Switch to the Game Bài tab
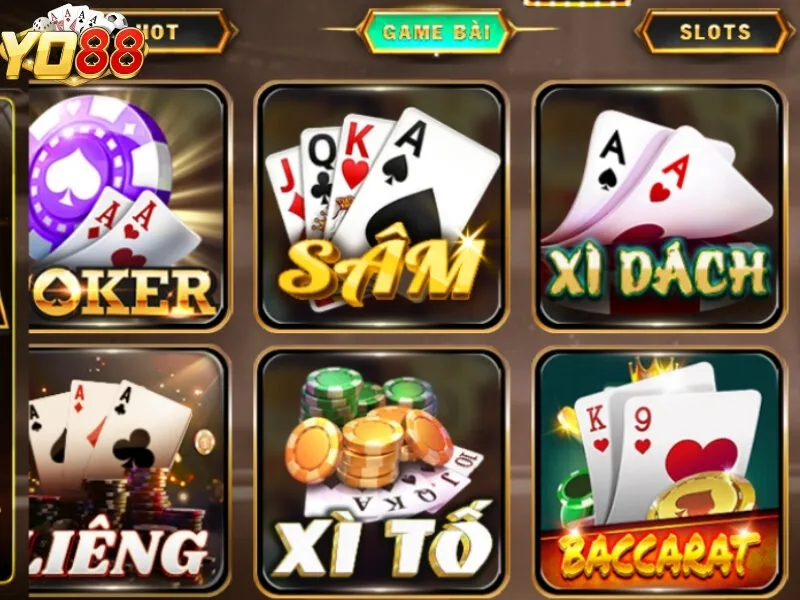 436,32
